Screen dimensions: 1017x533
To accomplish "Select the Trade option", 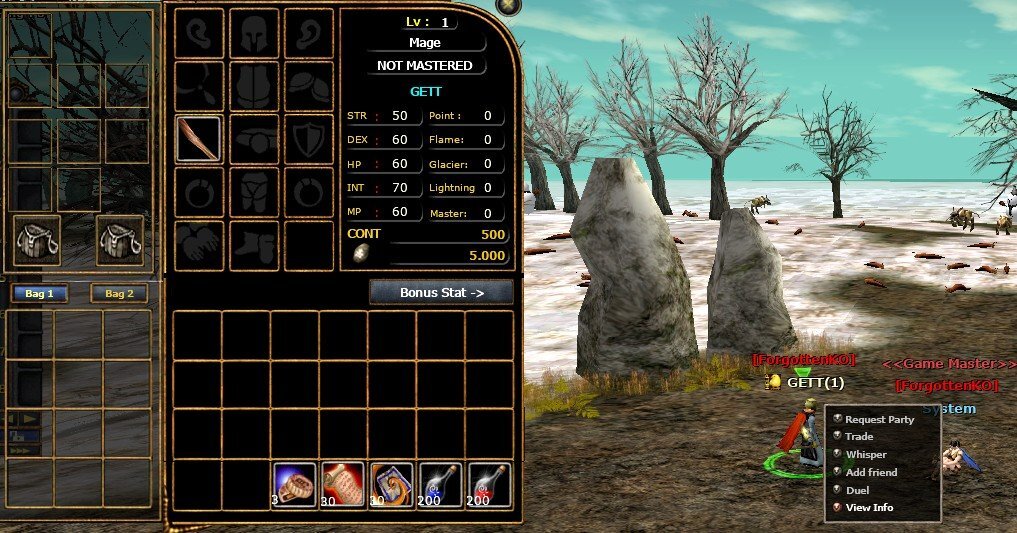I will click(x=858, y=437).
